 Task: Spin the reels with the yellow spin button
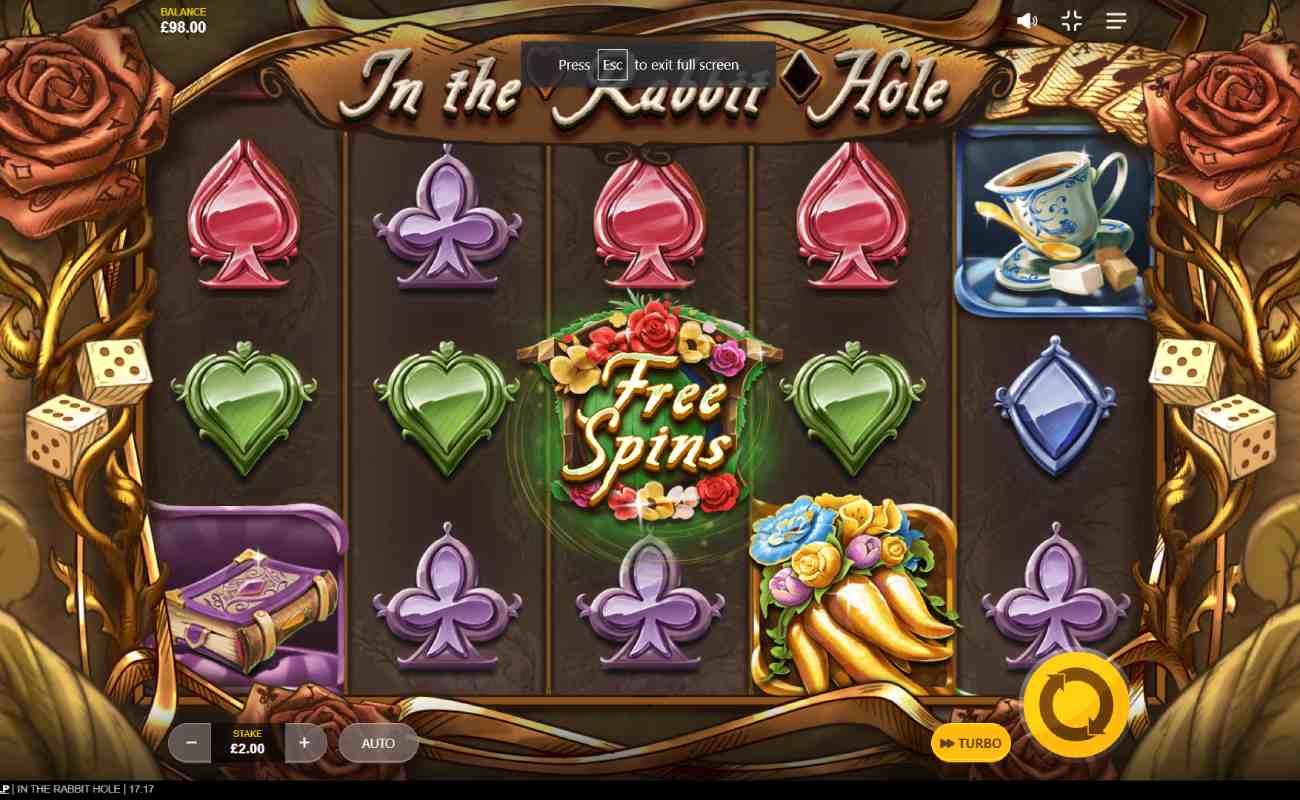point(1075,703)
